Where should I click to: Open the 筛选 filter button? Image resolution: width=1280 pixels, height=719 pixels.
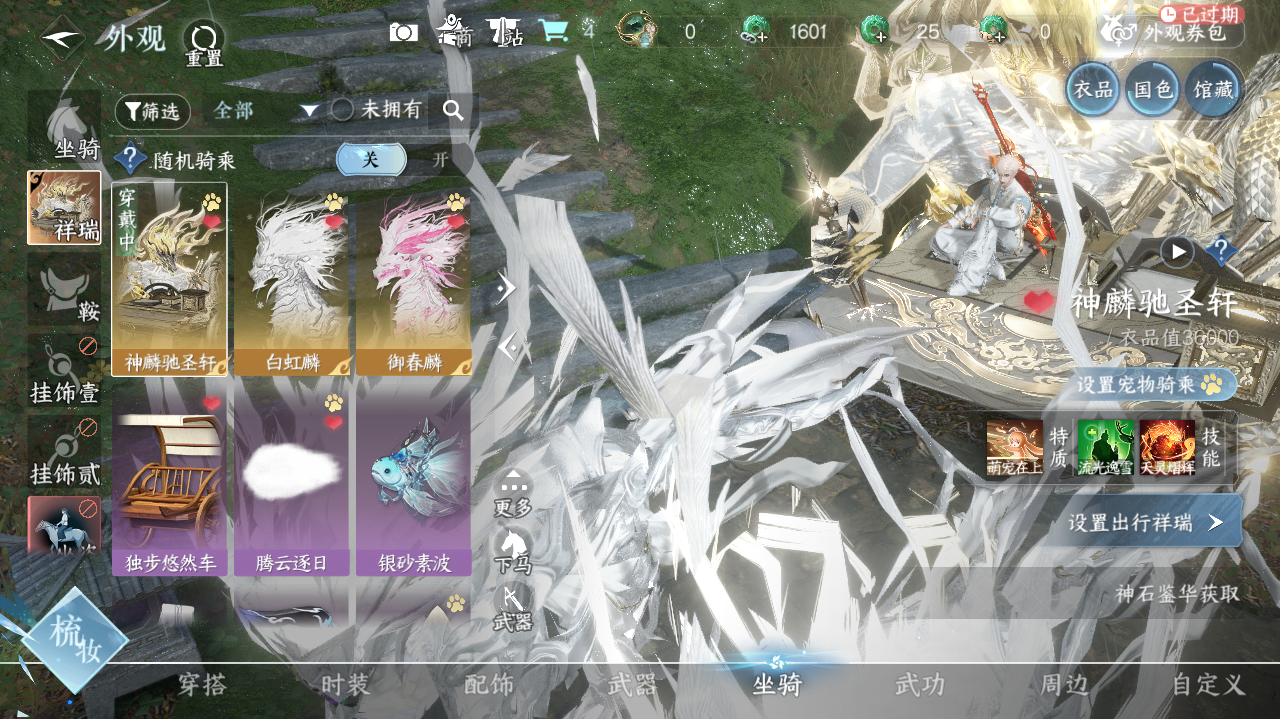coord(152,111)
